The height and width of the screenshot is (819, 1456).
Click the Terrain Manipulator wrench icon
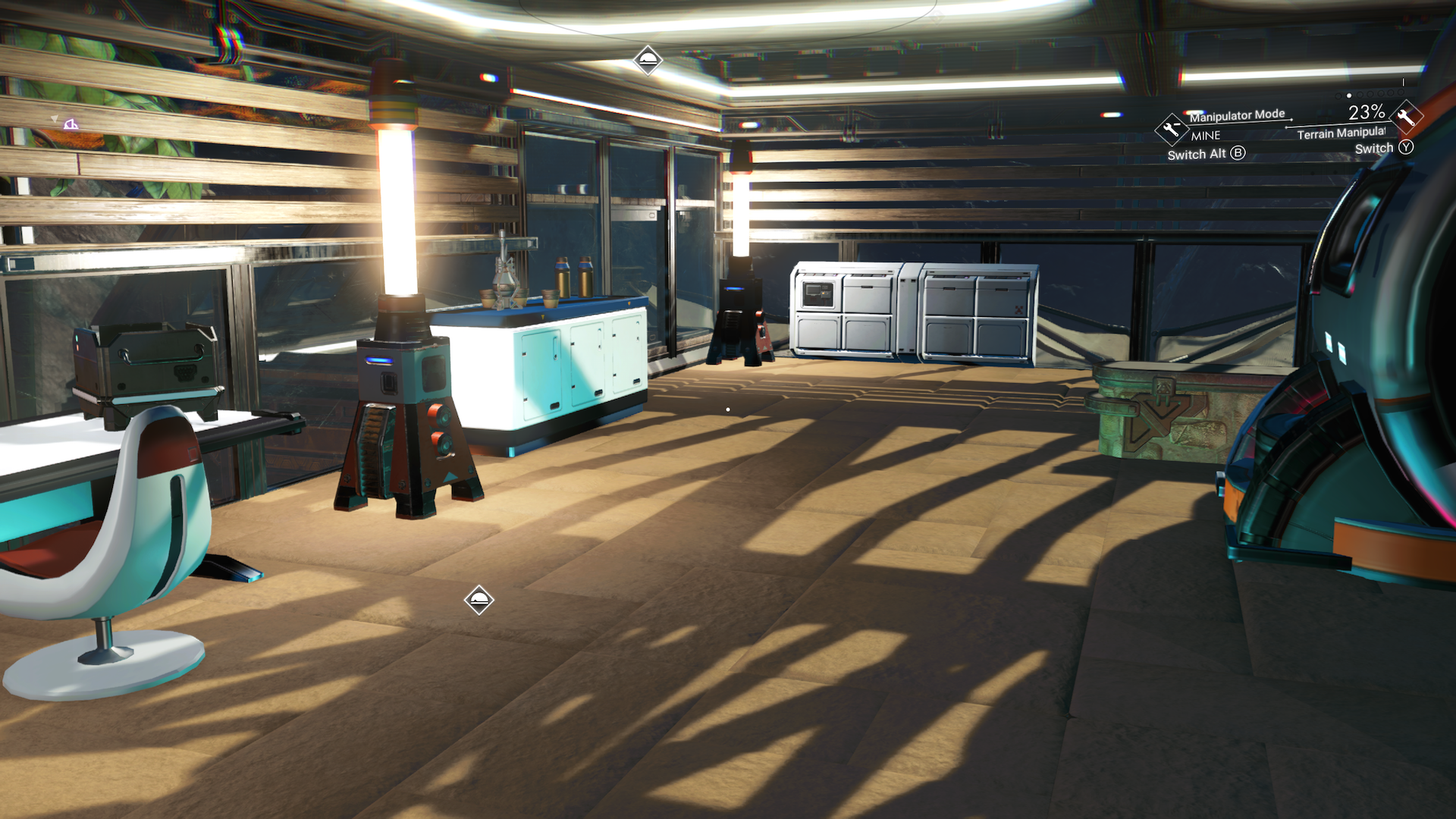click(x=1407, y=118)
